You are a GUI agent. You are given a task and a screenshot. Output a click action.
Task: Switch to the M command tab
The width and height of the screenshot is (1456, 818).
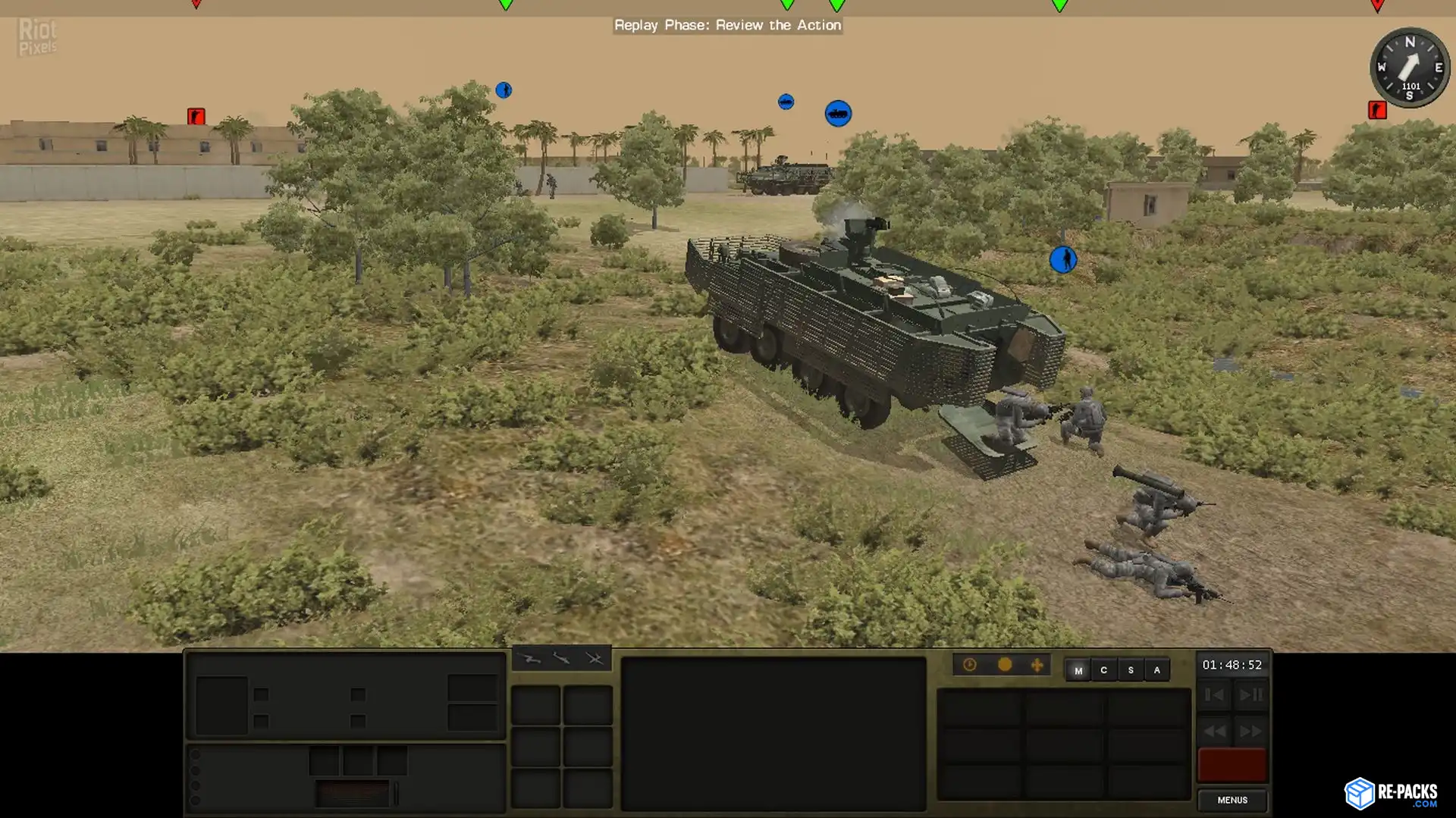pos(1078,670)
